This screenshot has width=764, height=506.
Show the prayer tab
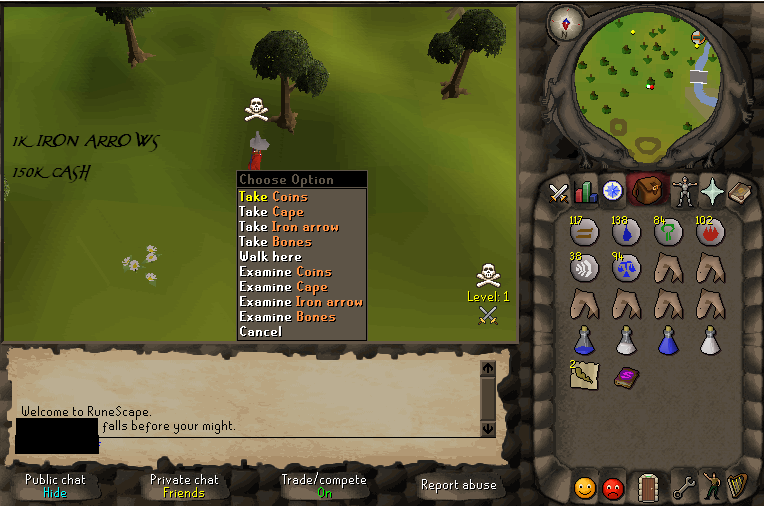712,191
